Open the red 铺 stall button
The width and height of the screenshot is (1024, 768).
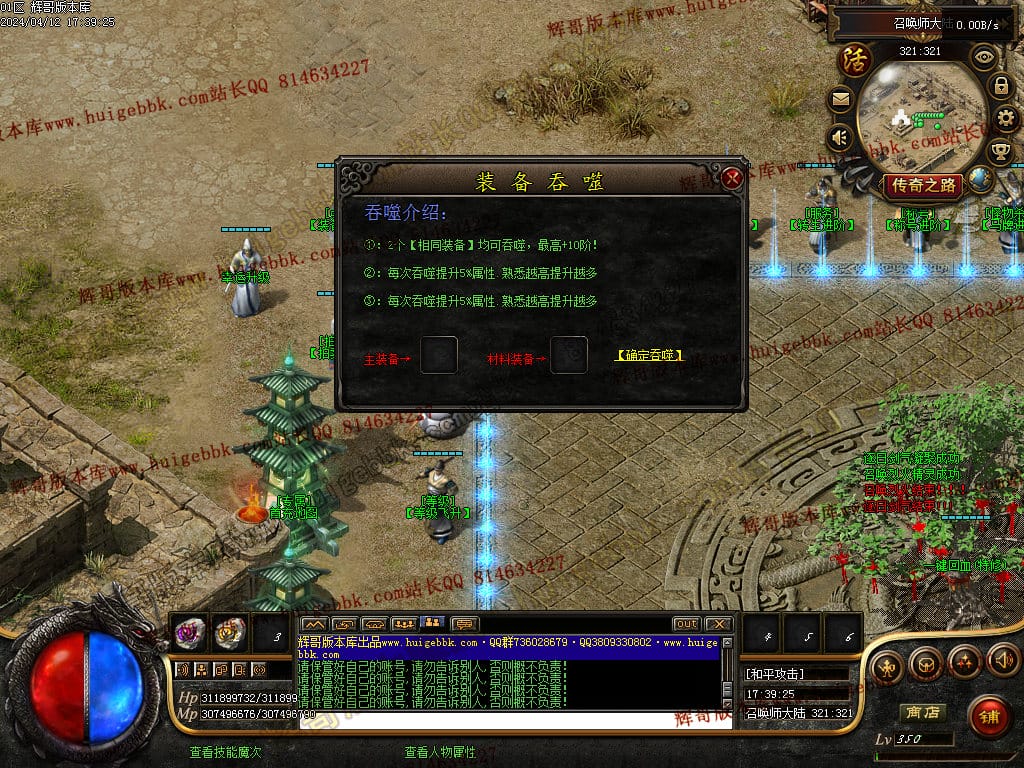988,716
